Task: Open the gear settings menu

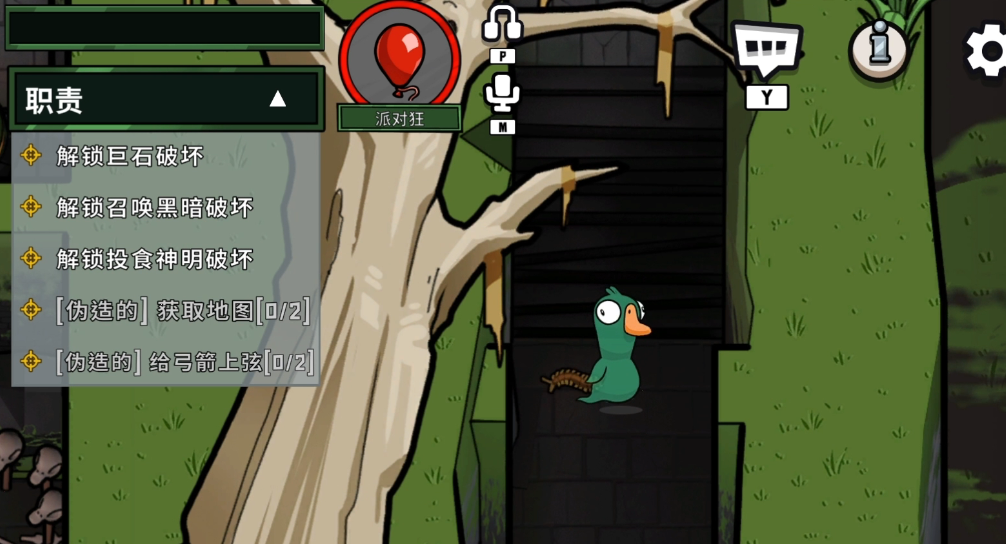Action: [986, 50]
